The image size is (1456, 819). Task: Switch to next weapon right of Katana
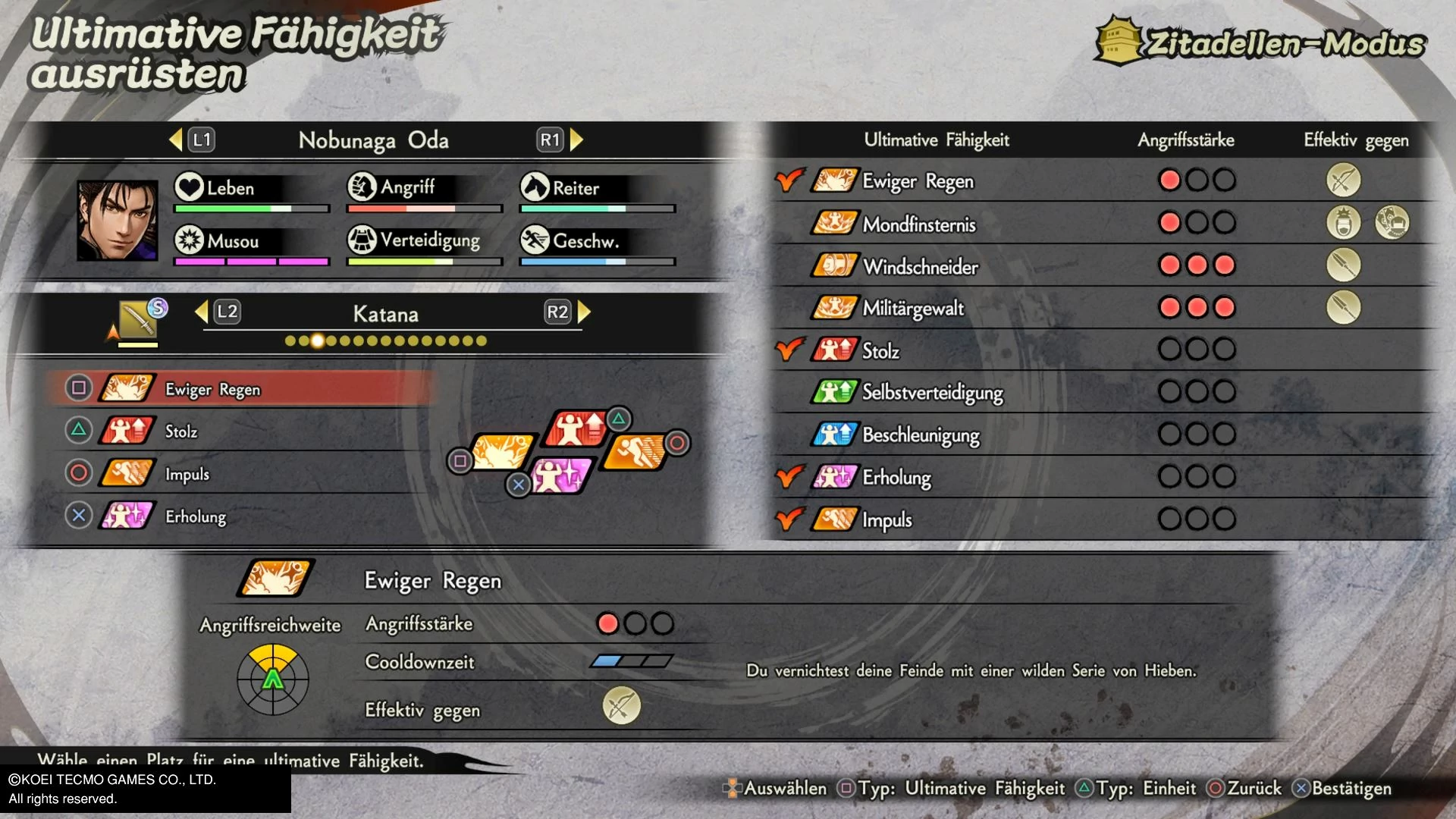(584, 312)
